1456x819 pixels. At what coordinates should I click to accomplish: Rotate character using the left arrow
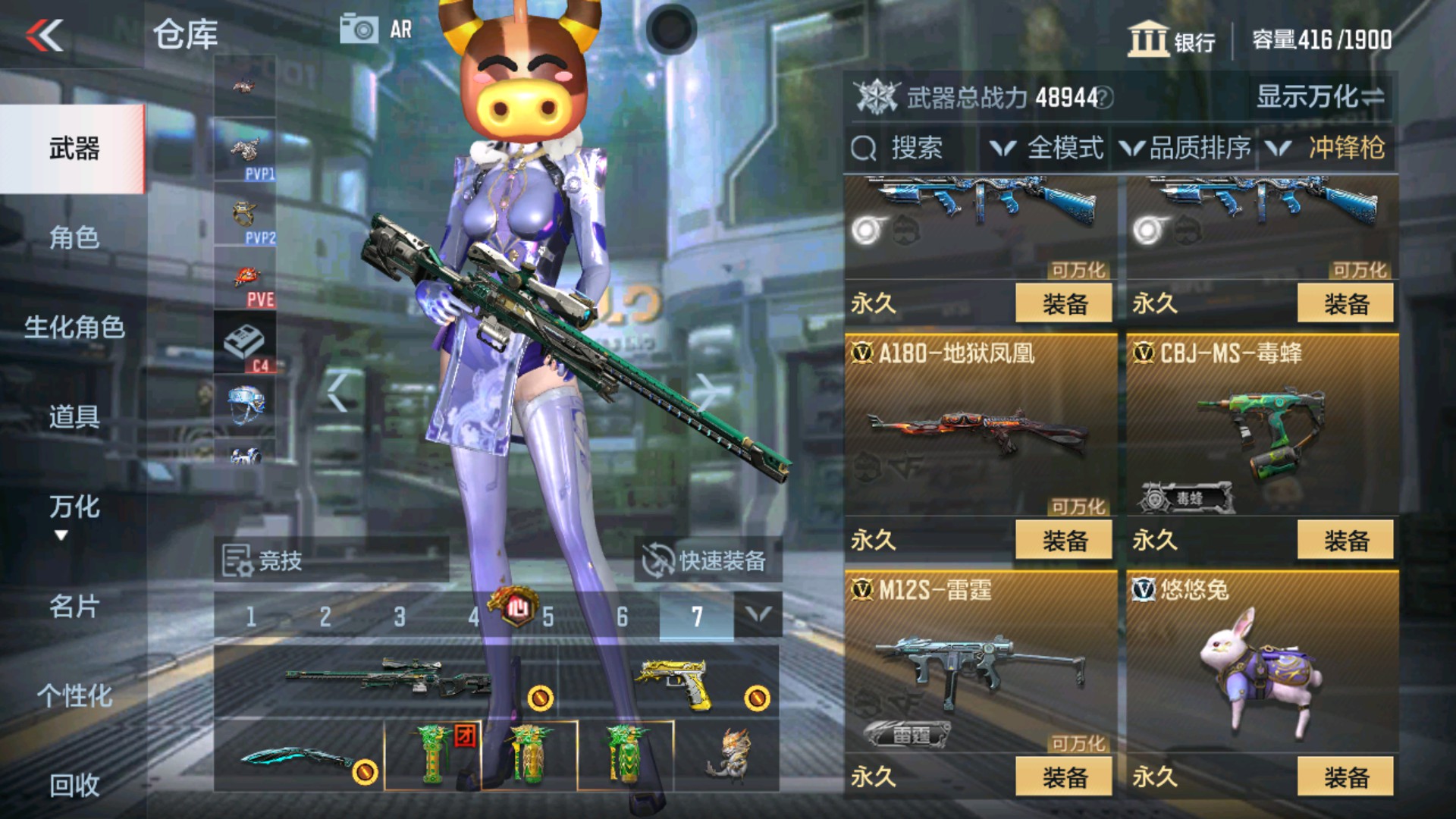336,389
